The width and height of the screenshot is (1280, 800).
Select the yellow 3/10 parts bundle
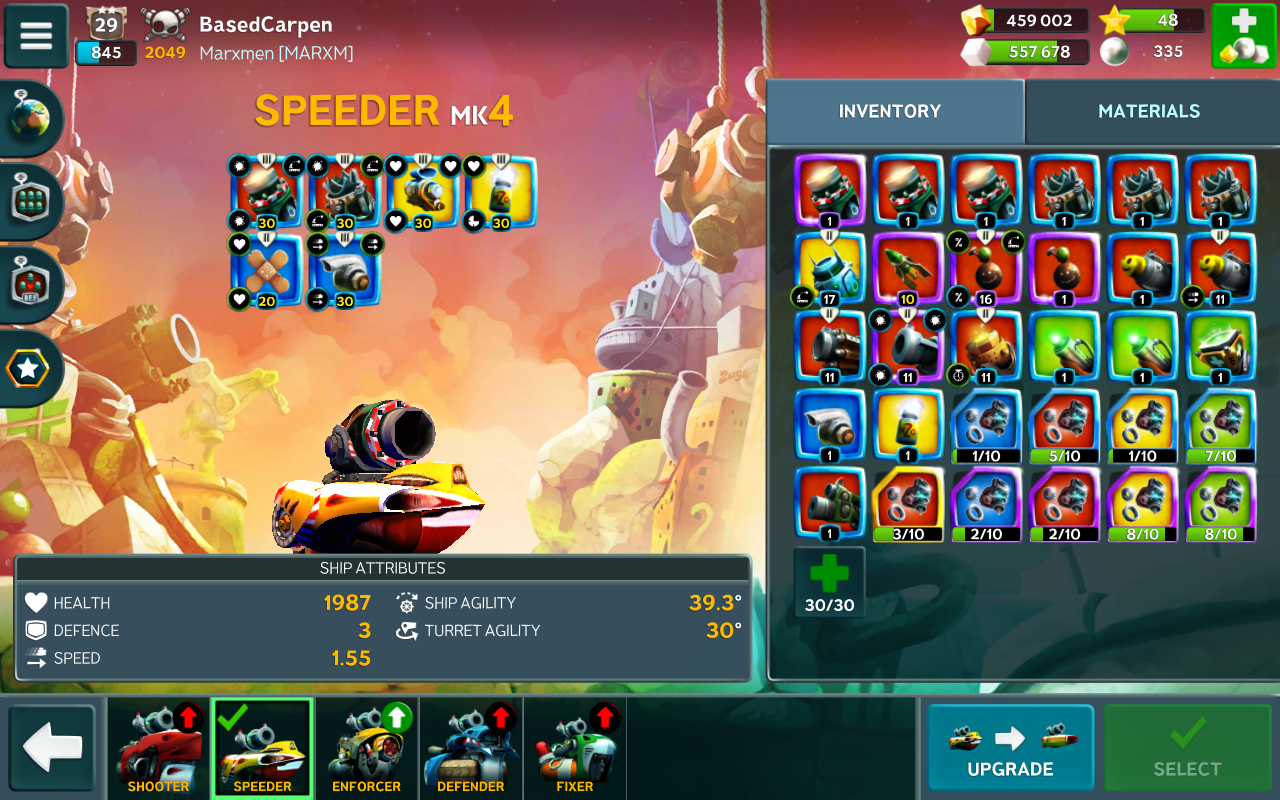click(908, 504)
